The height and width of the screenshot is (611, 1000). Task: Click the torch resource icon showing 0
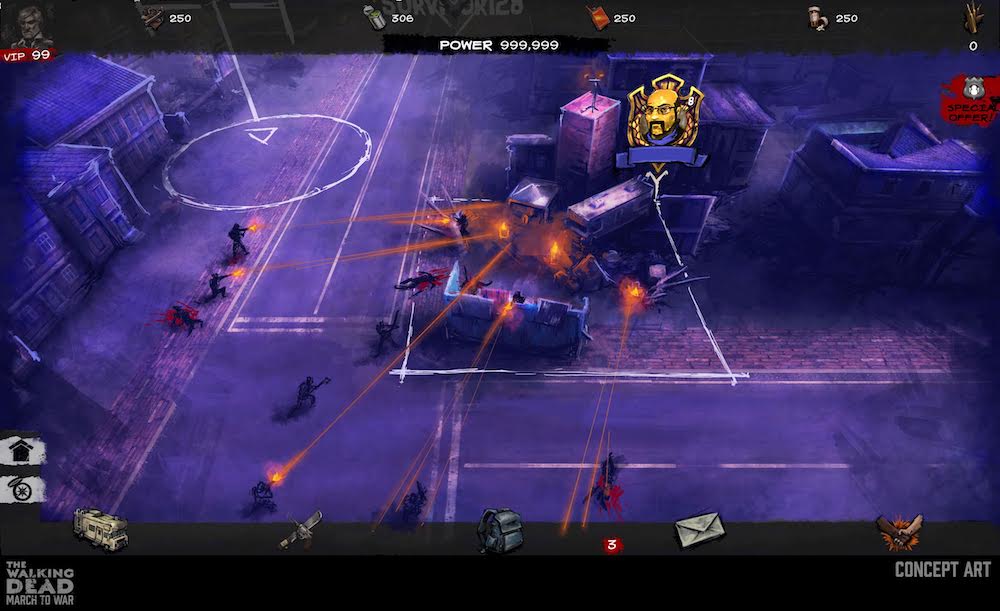[x=973, y=19]
